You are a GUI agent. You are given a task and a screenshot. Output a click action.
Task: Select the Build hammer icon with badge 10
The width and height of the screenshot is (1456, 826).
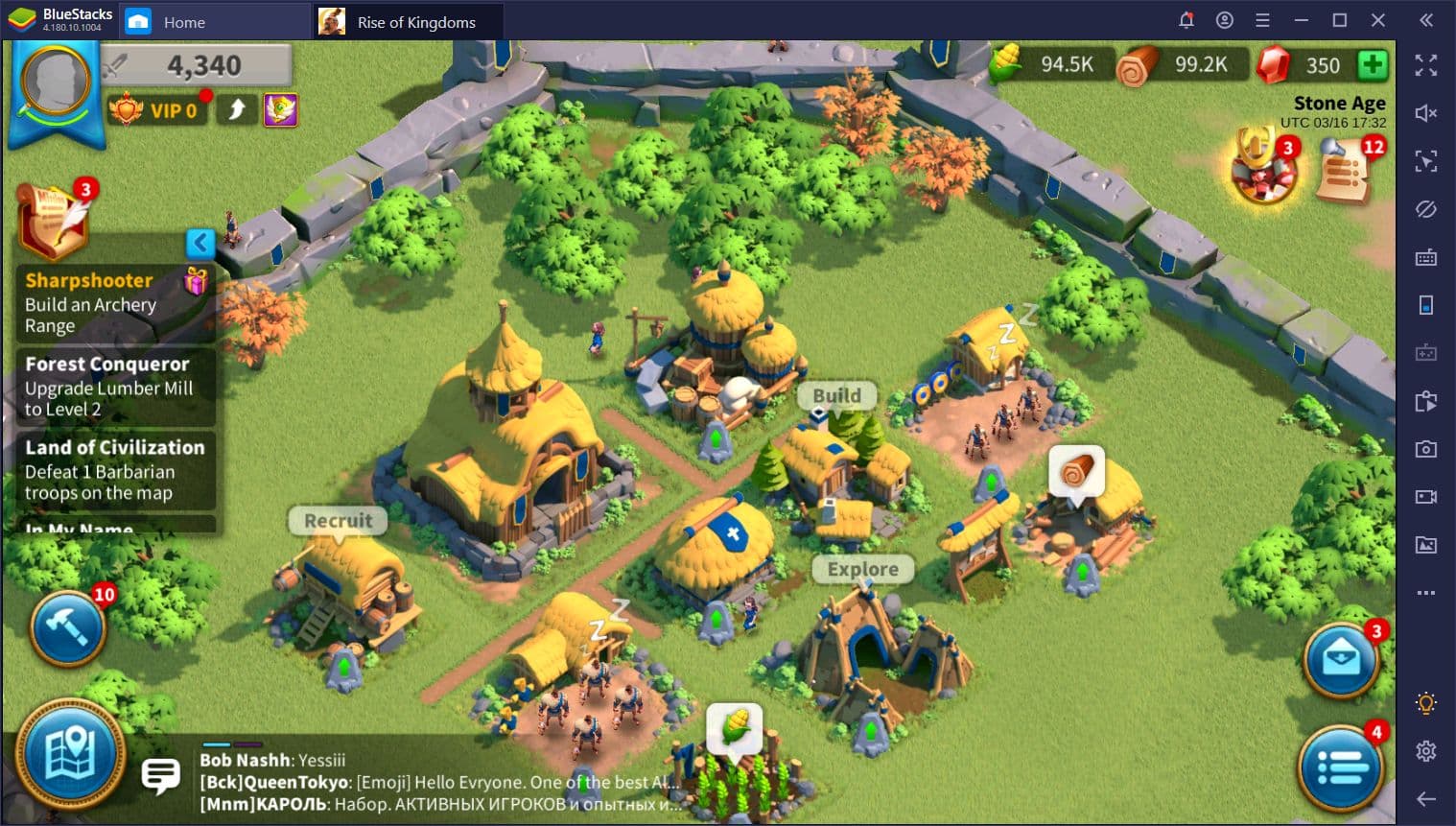[x=67, y=628]
